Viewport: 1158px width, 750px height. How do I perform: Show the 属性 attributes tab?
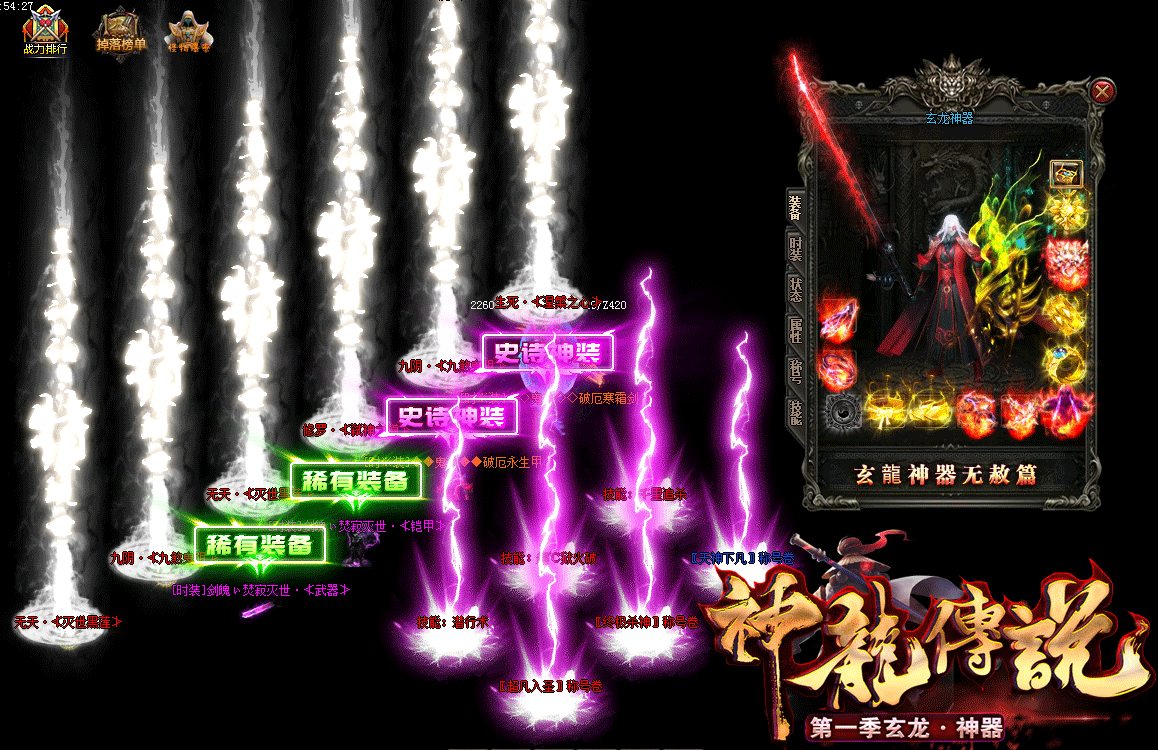click(x=795, y=331)
